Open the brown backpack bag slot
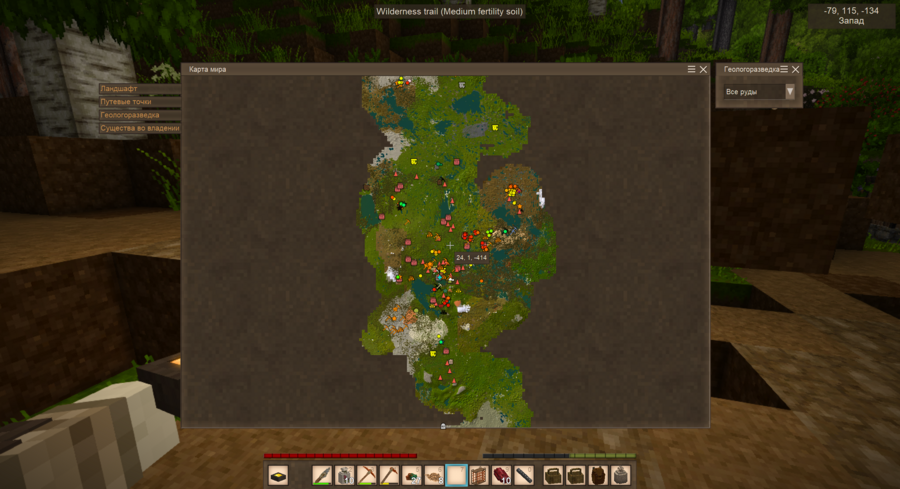This screenshot has height=489, width=900. click(x=598, y=475)
